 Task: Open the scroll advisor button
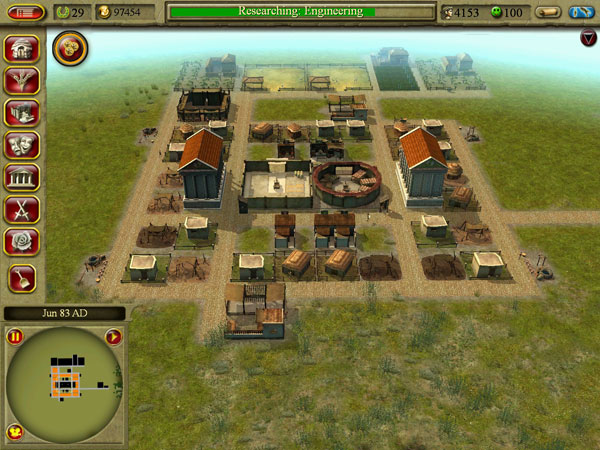546,12
